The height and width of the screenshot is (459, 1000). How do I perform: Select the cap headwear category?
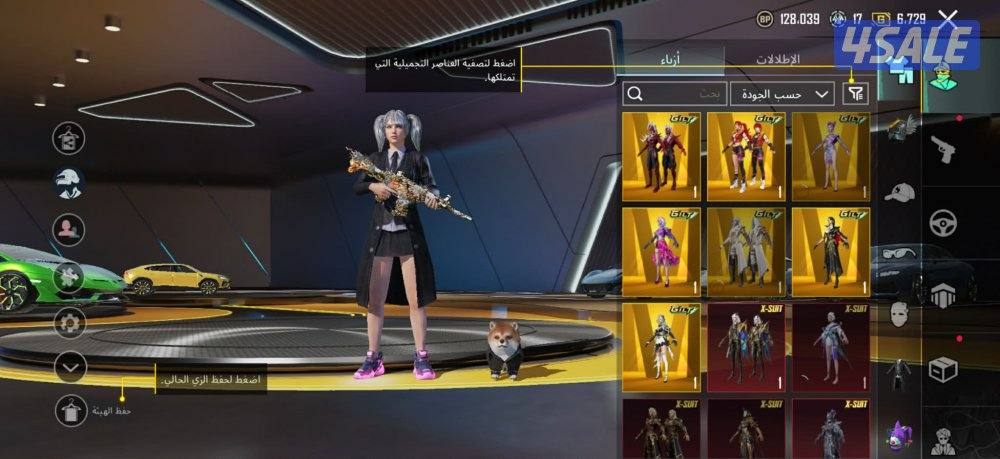(900, 191)
